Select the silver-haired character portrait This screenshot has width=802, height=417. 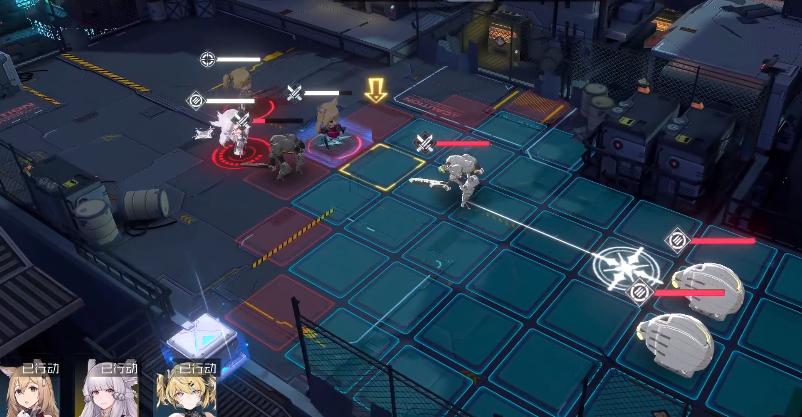coord(106,391)
